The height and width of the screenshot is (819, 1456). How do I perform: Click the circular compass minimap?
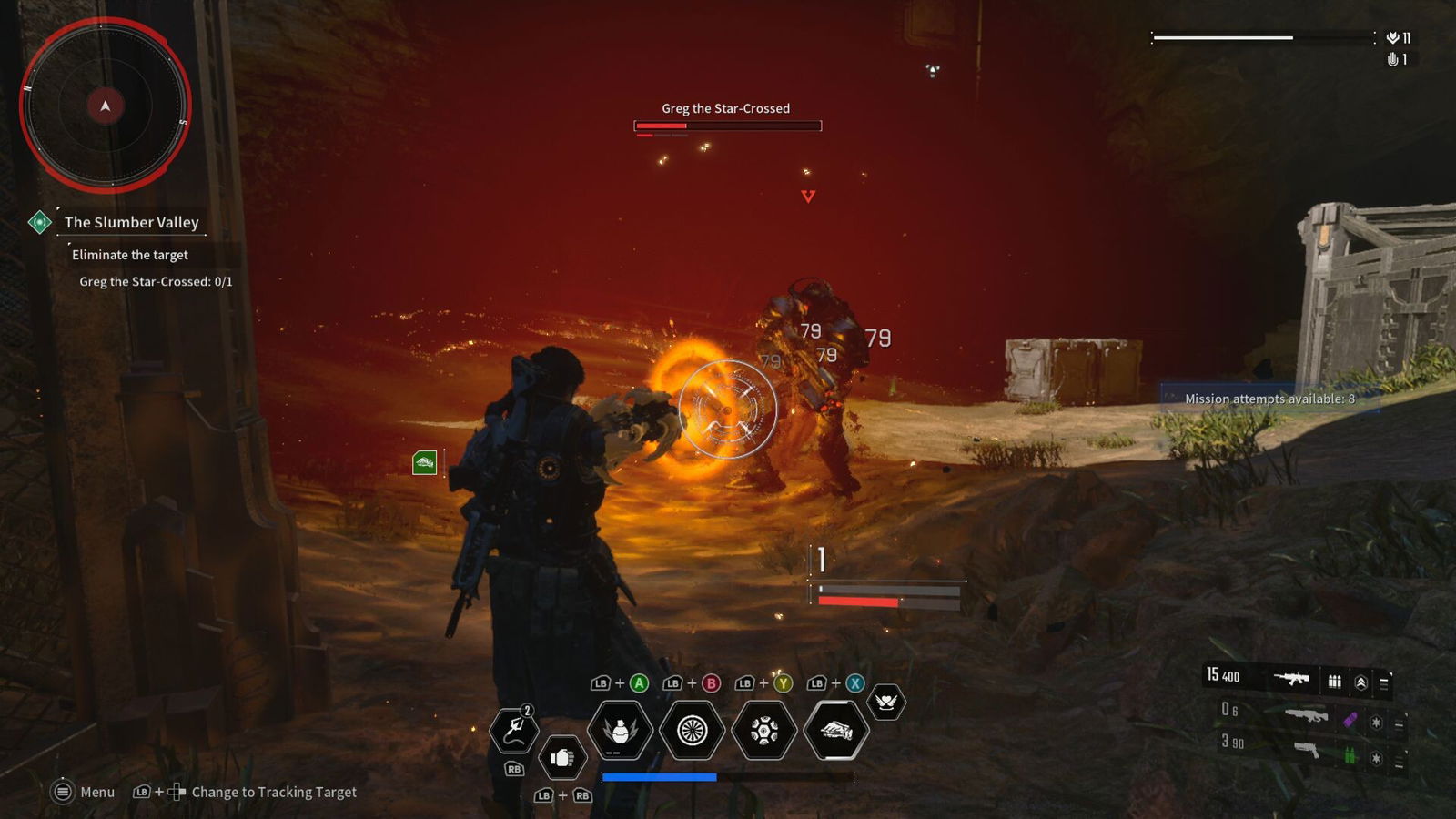tap(106, 106)
